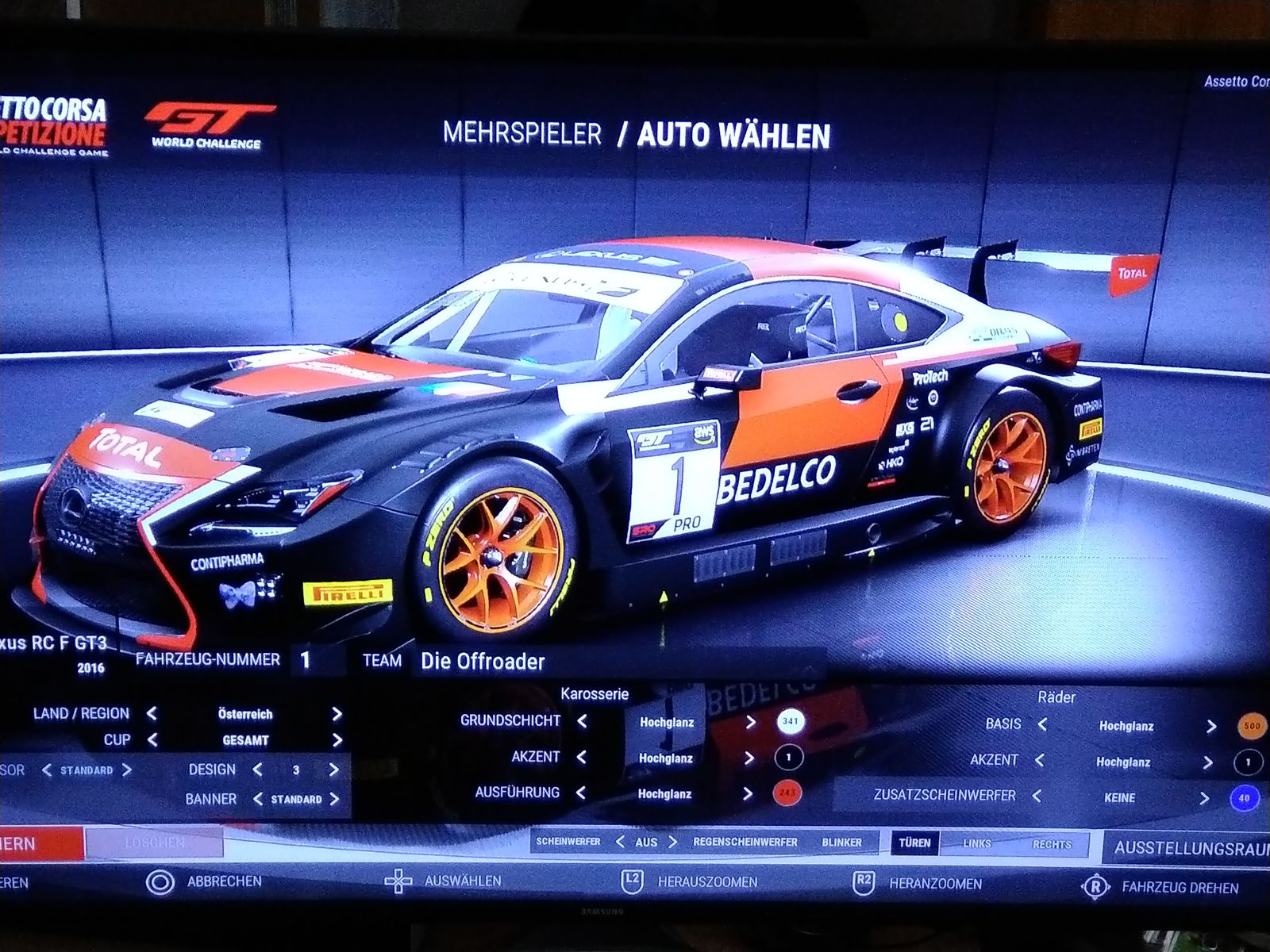The width and height of the screenshot is (1270, 952).
Task: Open the Rechts door
Action: pyautogui.click(x=1052, y=844)
